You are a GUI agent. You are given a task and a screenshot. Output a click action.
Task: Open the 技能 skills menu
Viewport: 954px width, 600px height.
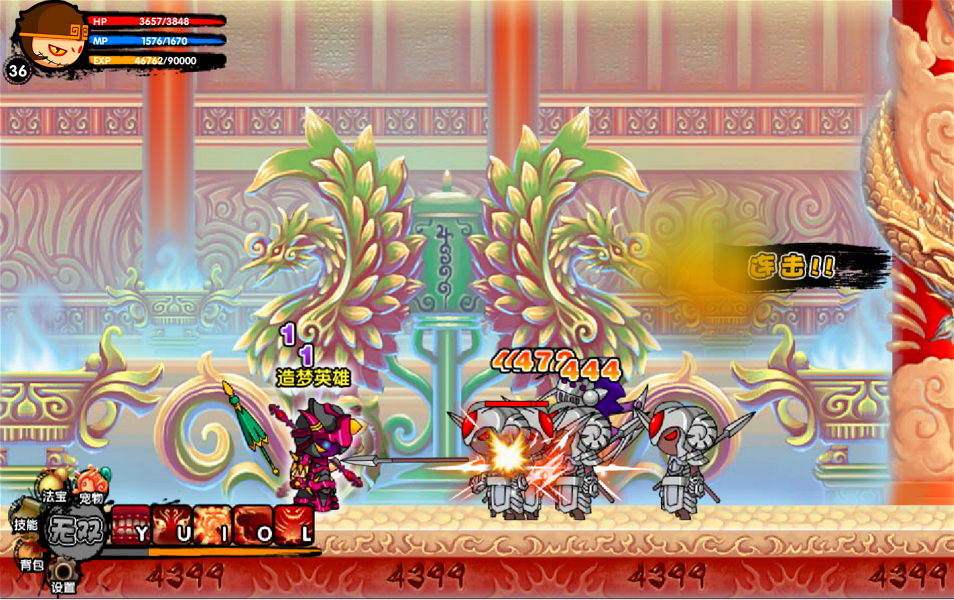(x=25, y=523)
